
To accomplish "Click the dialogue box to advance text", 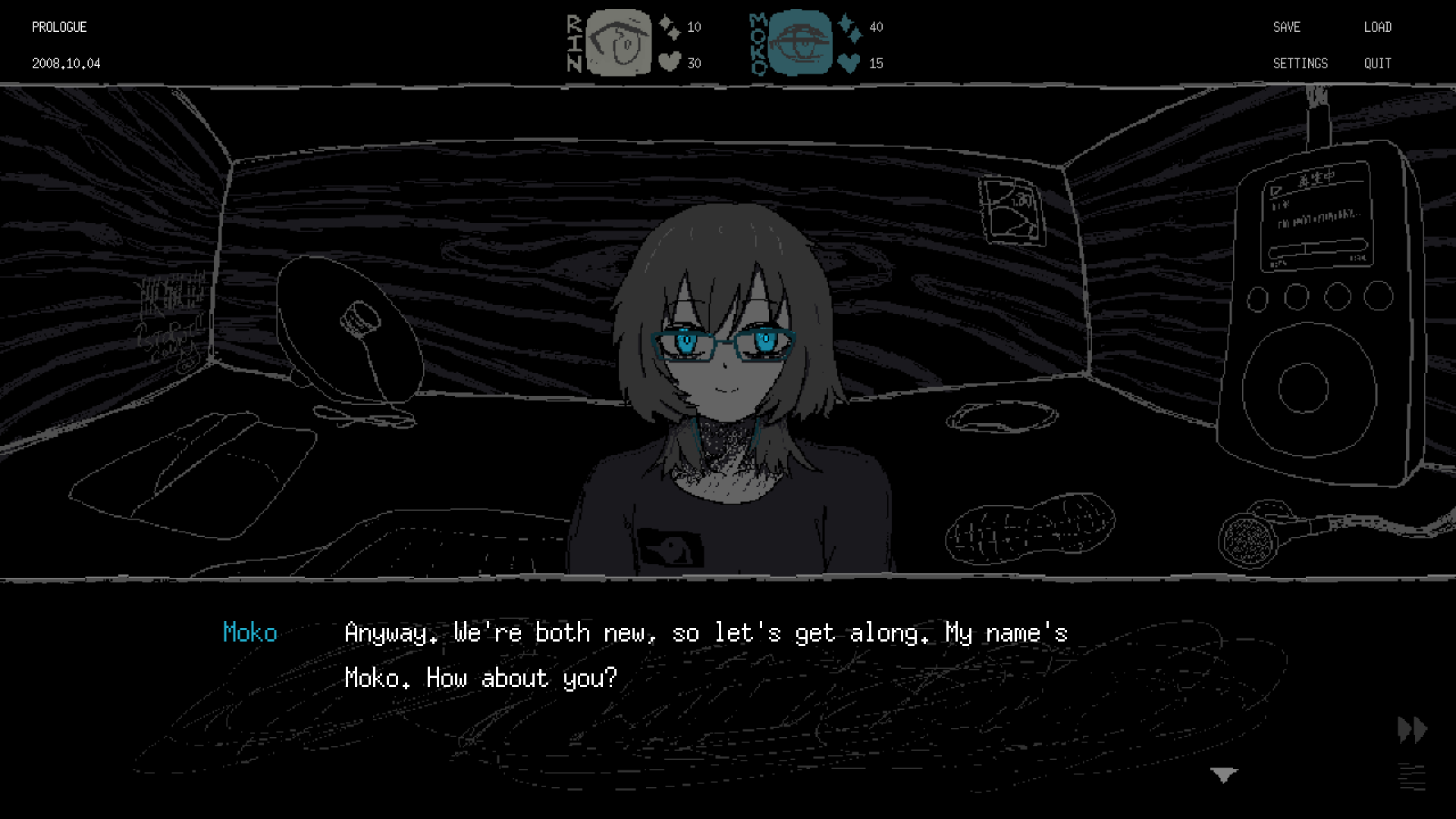I will coord(682,682).
